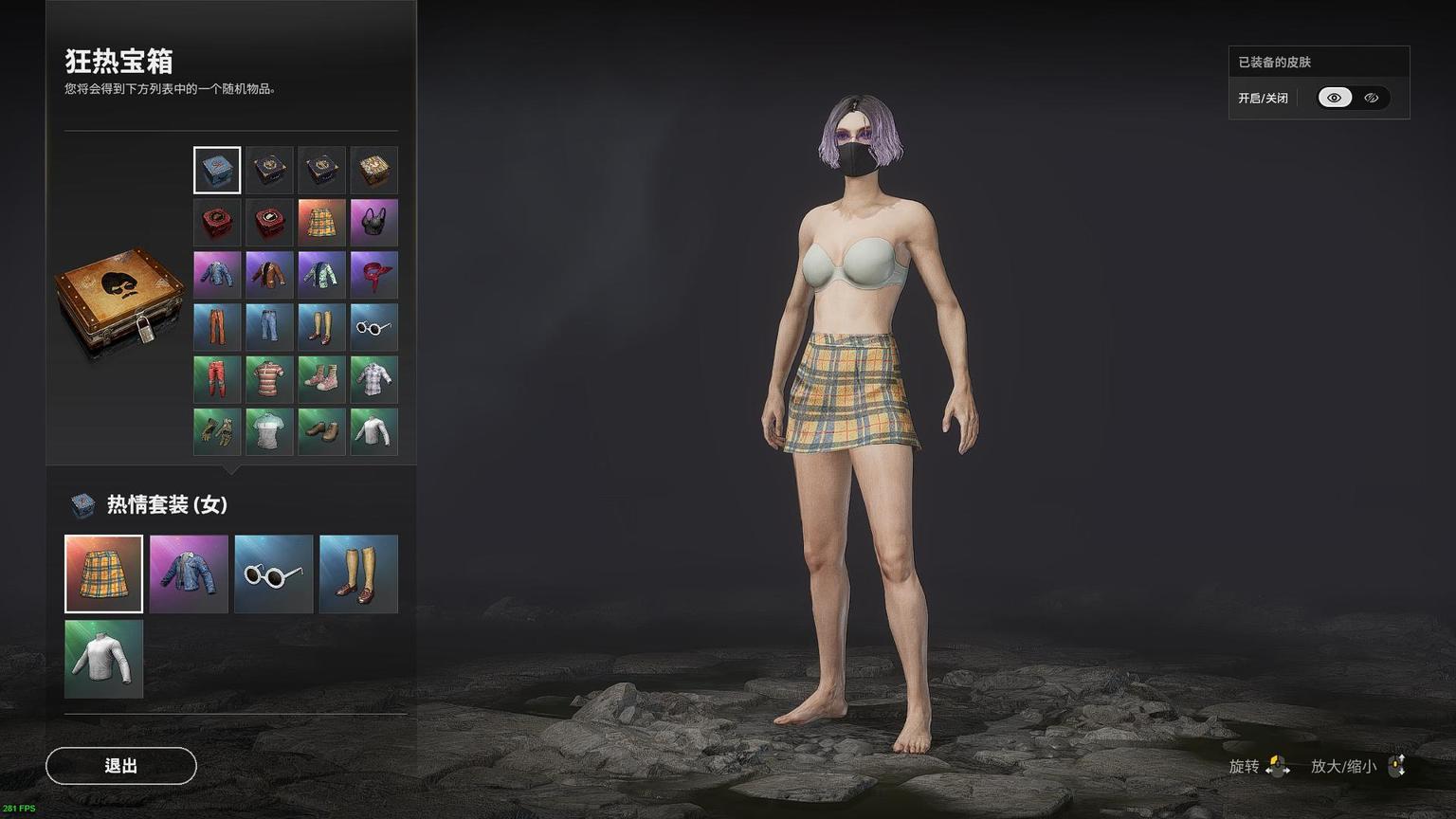The width and height of the screenshot is (1456, 819).
Task: Preview the pink boots item
Action: point(321,379)
